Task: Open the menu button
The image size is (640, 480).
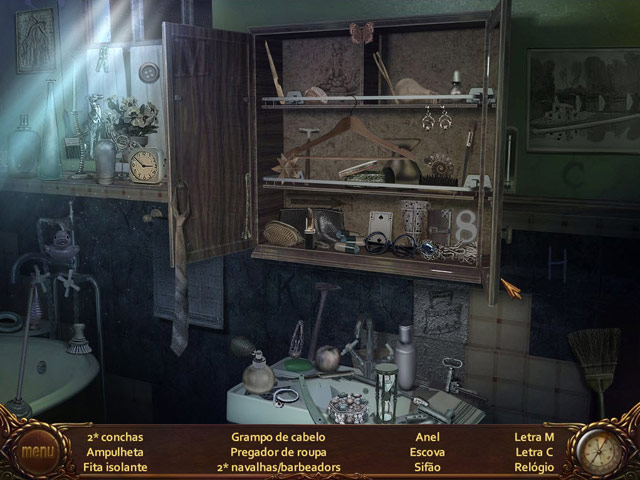Action: pos(39,451)
